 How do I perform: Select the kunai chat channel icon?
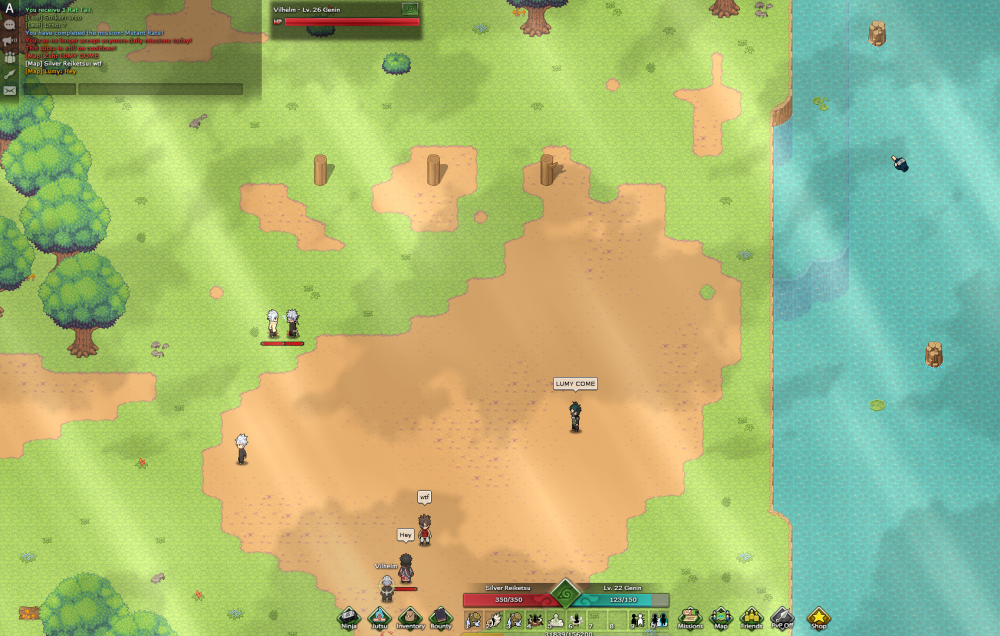coord(9,73)
